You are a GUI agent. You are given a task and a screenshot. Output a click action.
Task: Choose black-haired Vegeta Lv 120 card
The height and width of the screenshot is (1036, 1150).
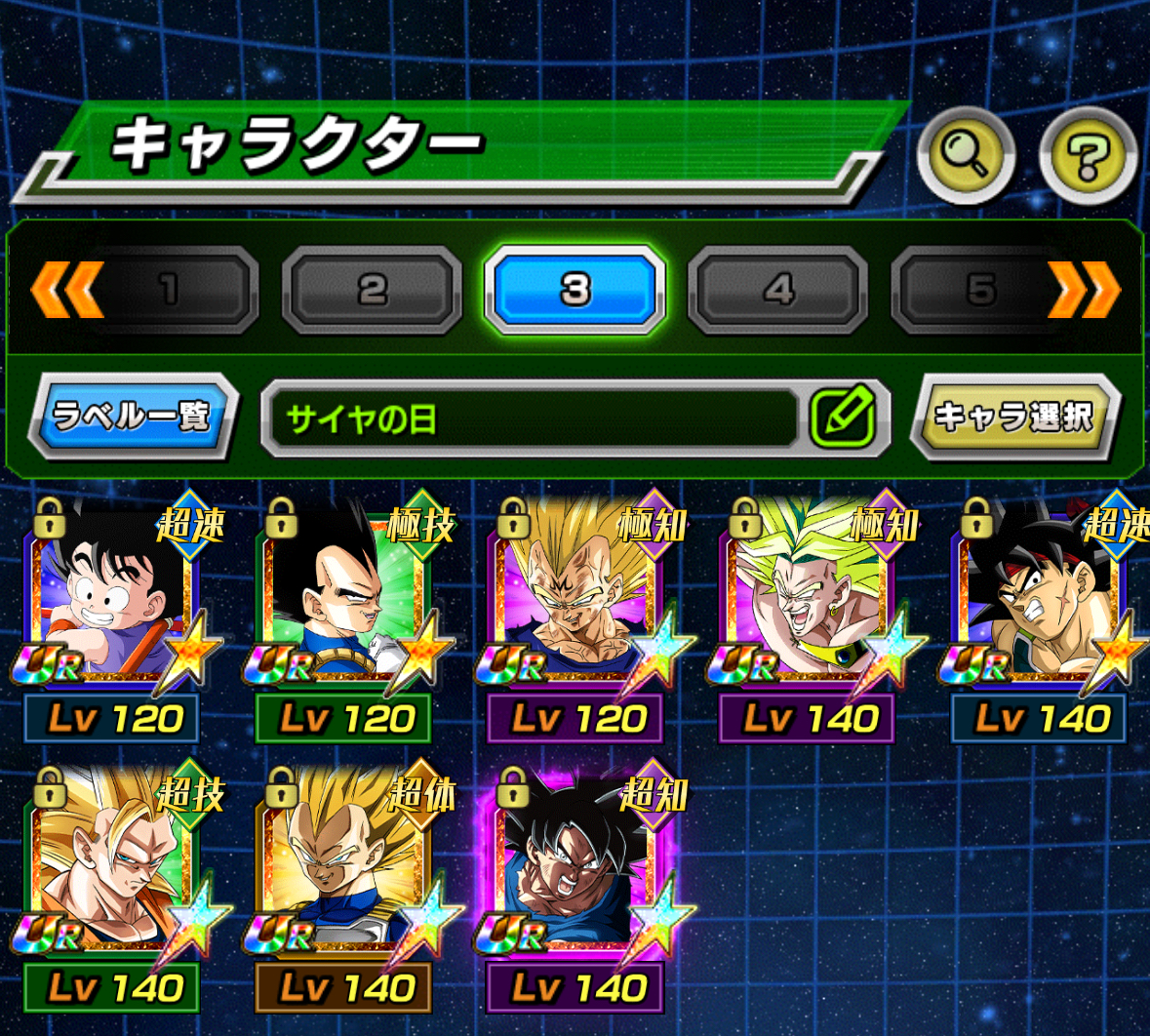pyautogui.click(x=344, y=597)
